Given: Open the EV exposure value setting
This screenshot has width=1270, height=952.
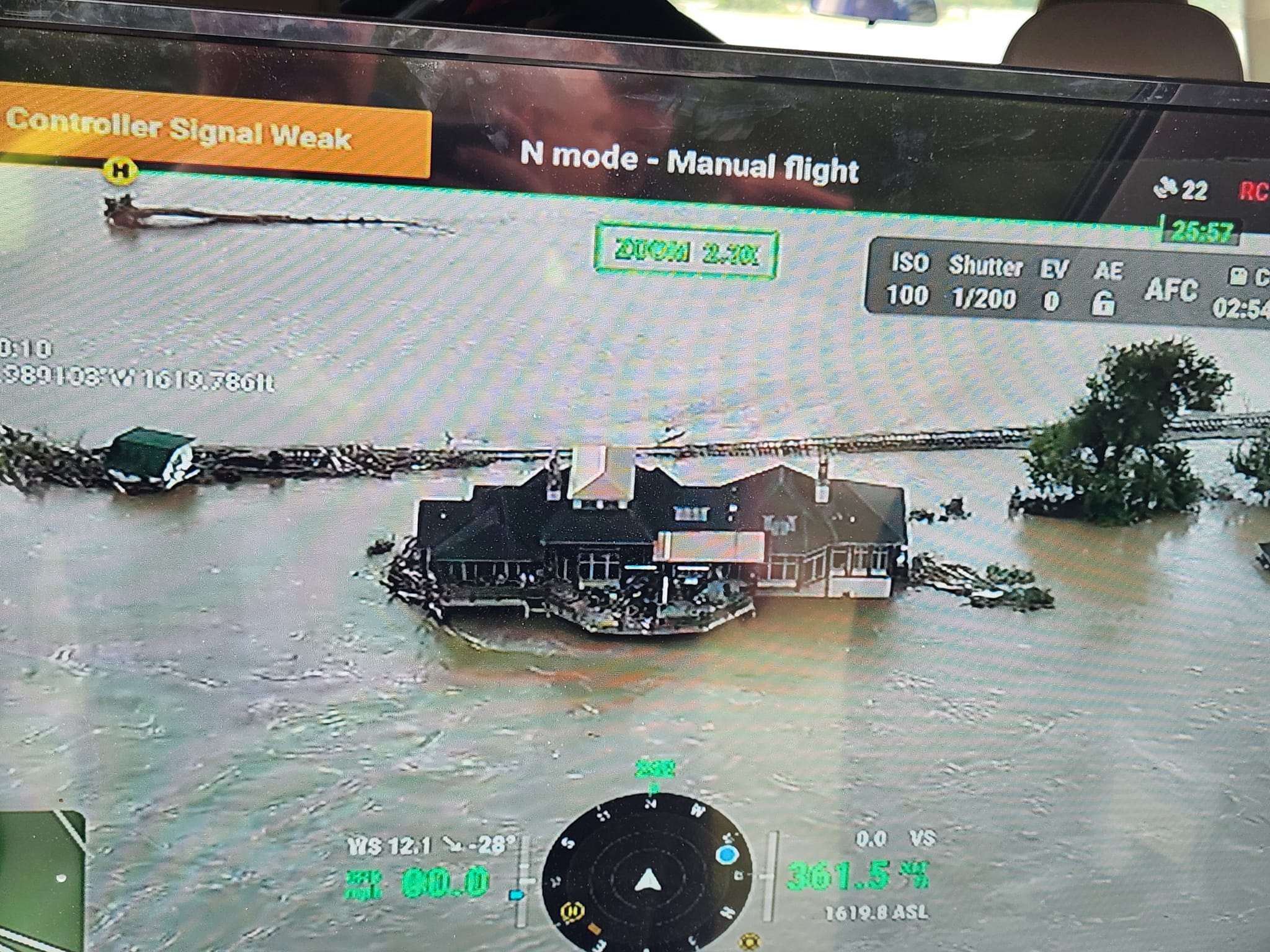Looking at the screenshot, I should point(1053,286).
